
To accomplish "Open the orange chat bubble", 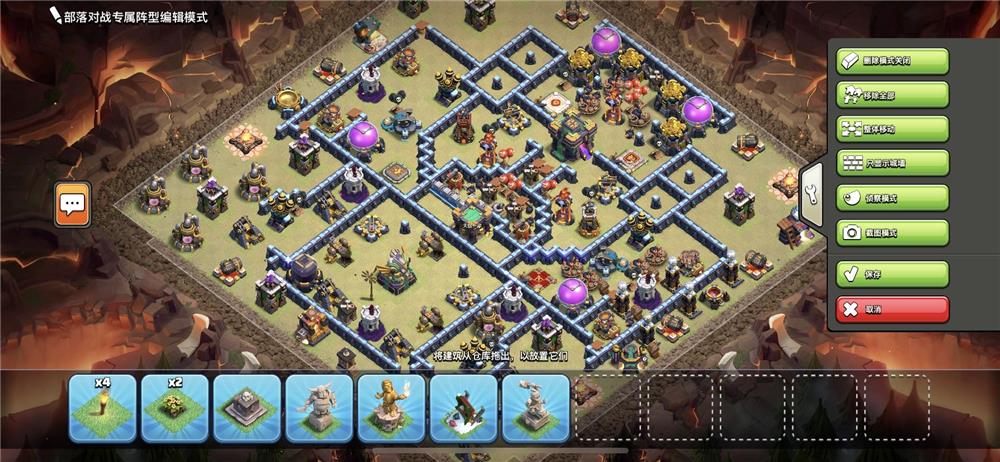I will tap(72, 204).
